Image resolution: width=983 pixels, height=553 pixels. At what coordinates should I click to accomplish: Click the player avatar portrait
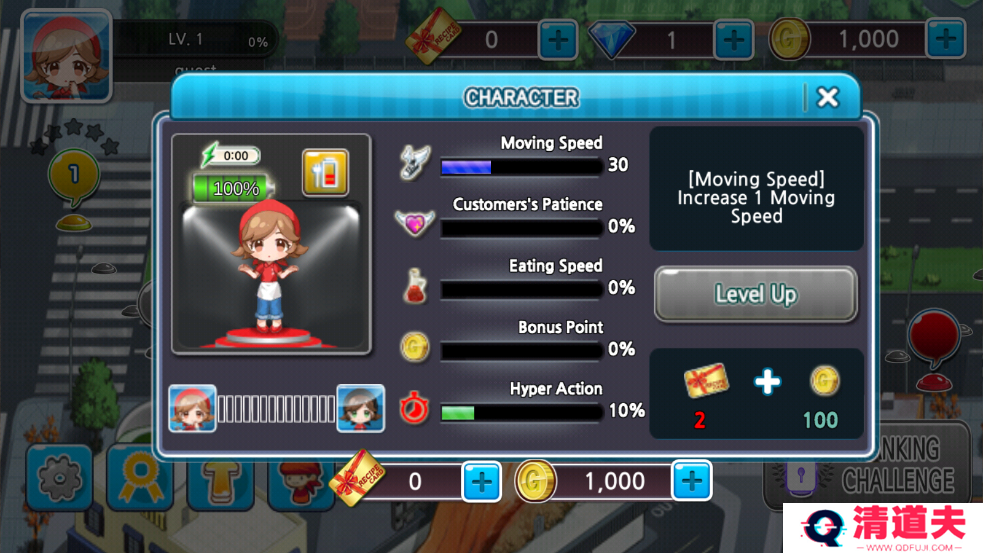(66, 55)
